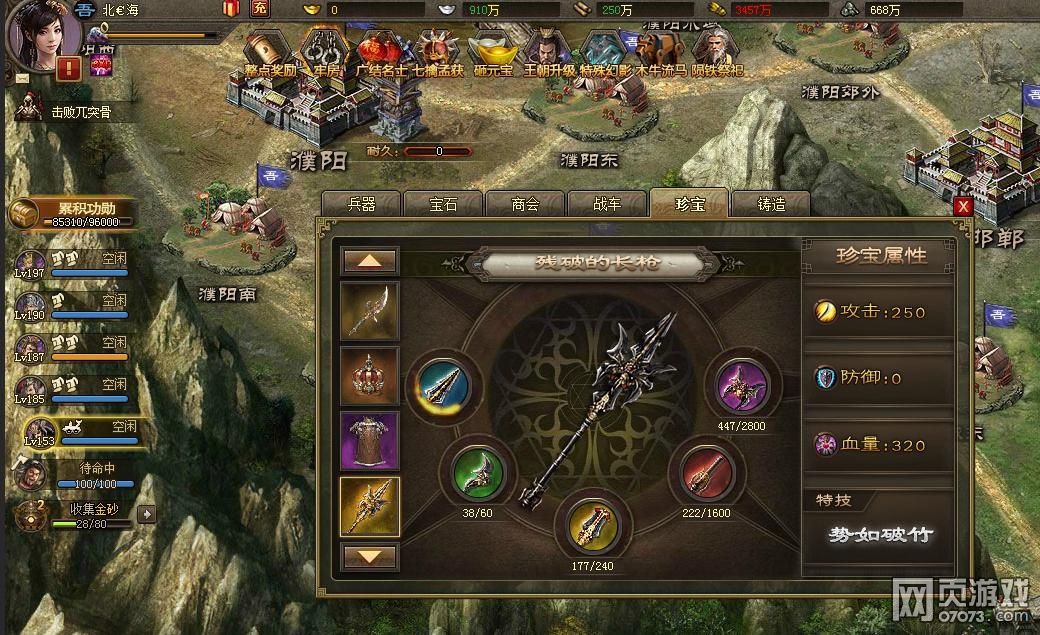Choose the purple fragment showing 447/2800
This screenshot has width=1040, height=635.
(x=742, y=386)
